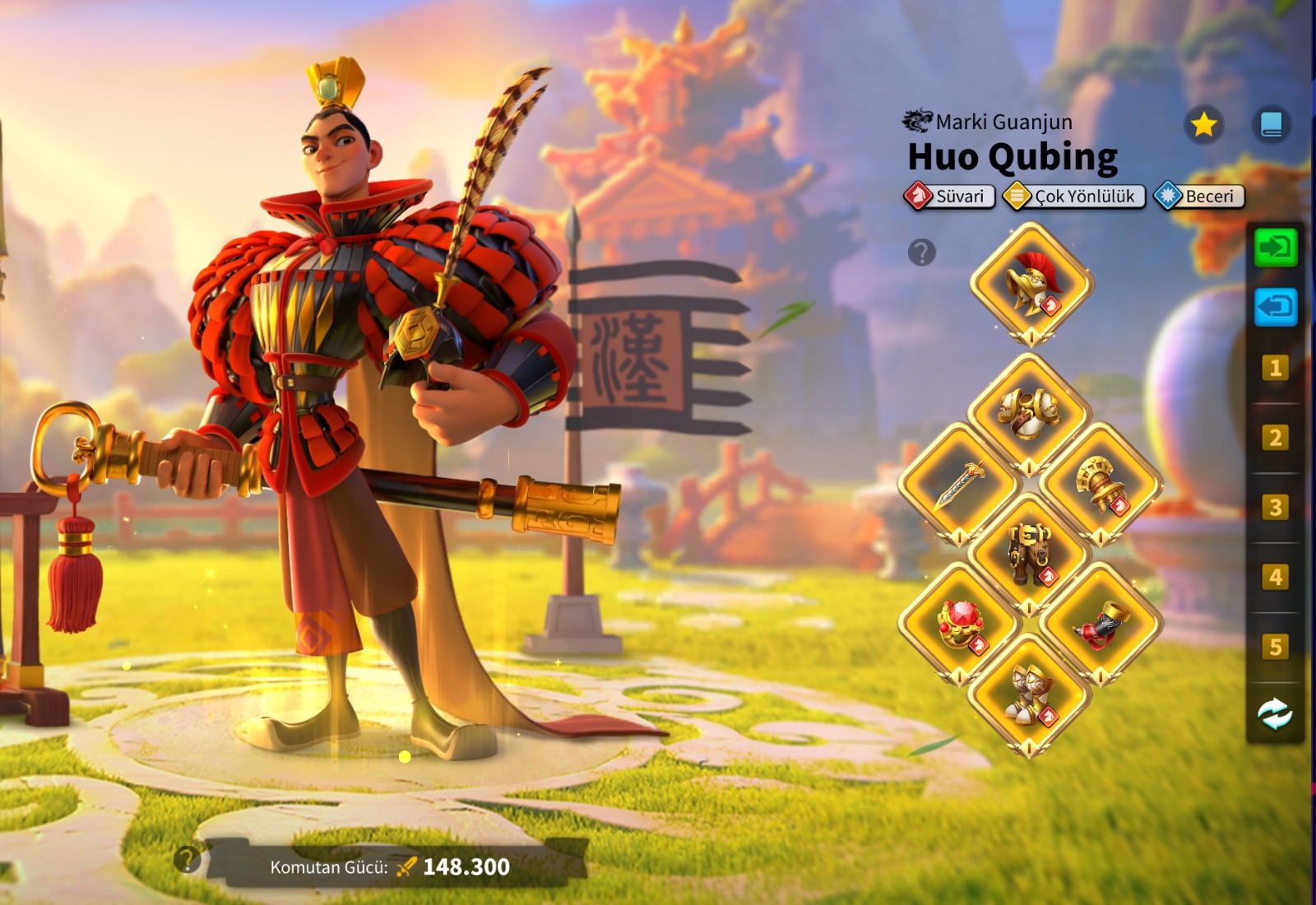This screenshot has width=1316, height=905.
Task: Switch to equipment preset 5
Action: click(x=1275, y=647)
